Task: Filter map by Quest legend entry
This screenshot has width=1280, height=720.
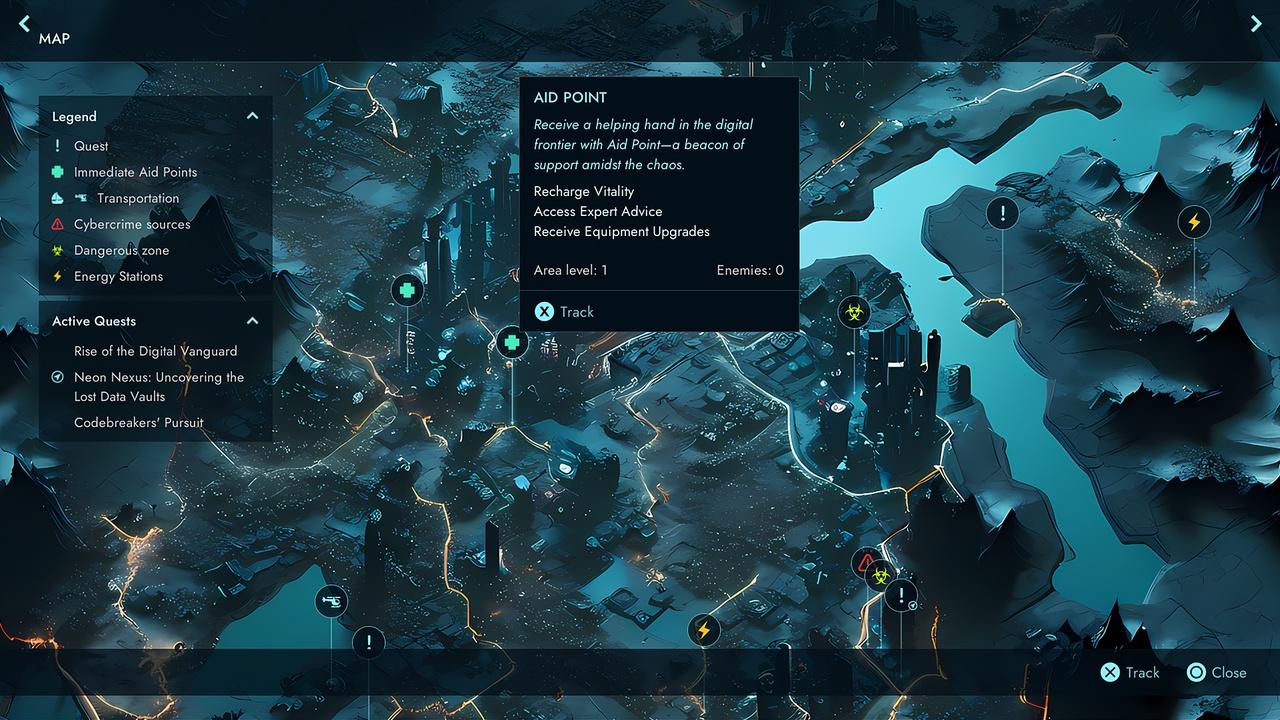Action: pos(90,146)
